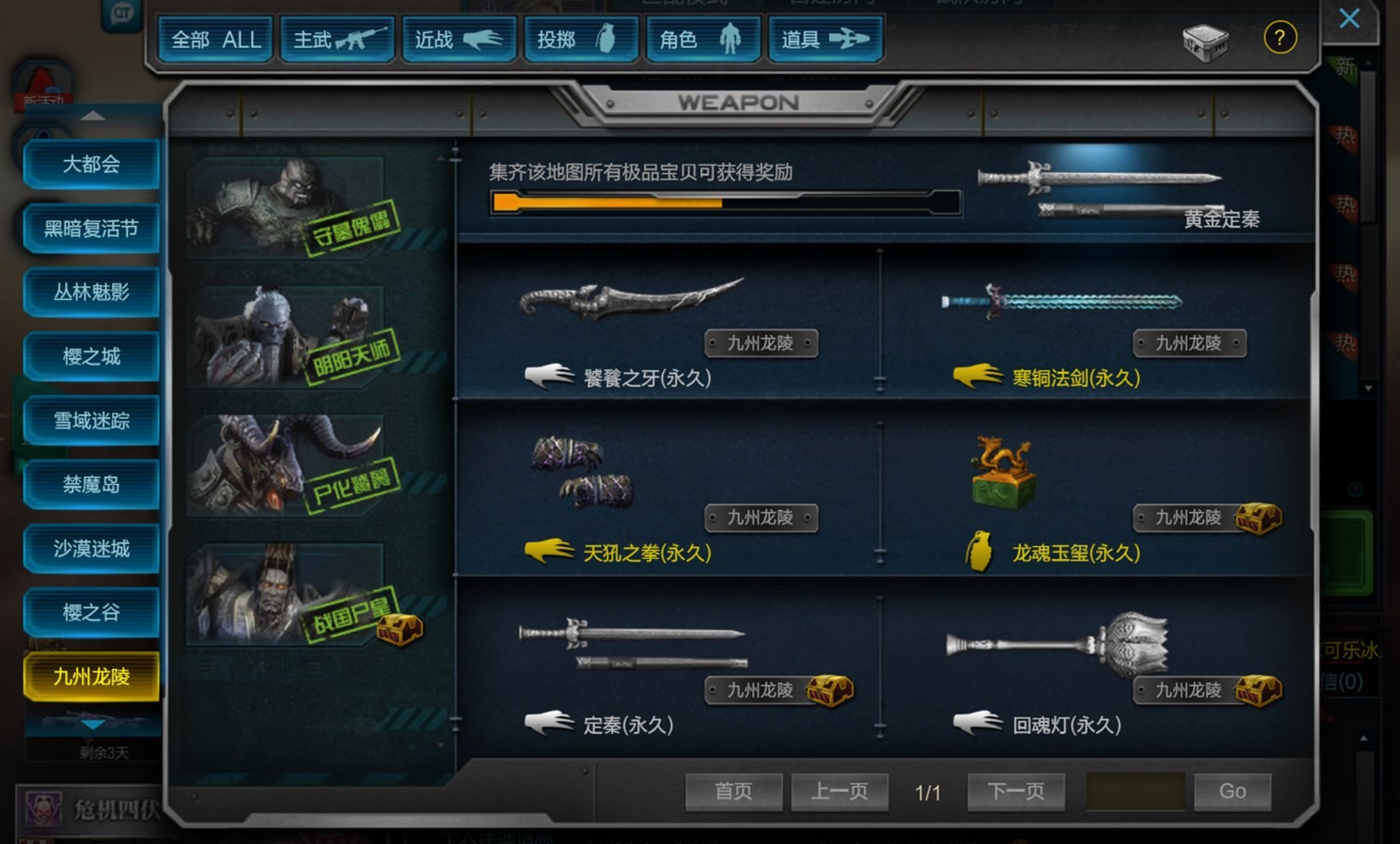Select the 沙漠迷城 map entry

tap(92, 549)
